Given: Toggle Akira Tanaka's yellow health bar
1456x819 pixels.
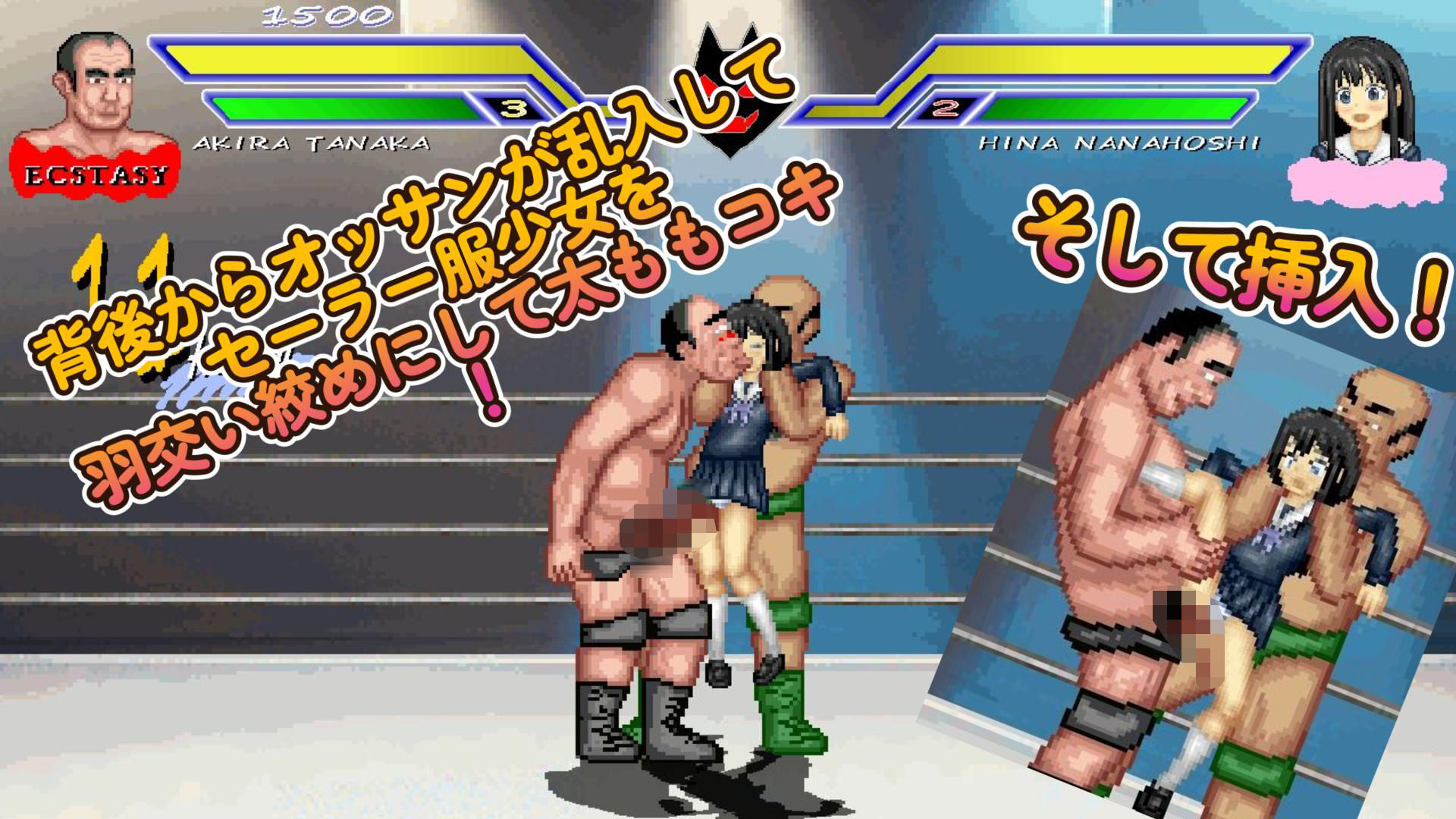Looking at the screenshot, I should coord(341,61).
